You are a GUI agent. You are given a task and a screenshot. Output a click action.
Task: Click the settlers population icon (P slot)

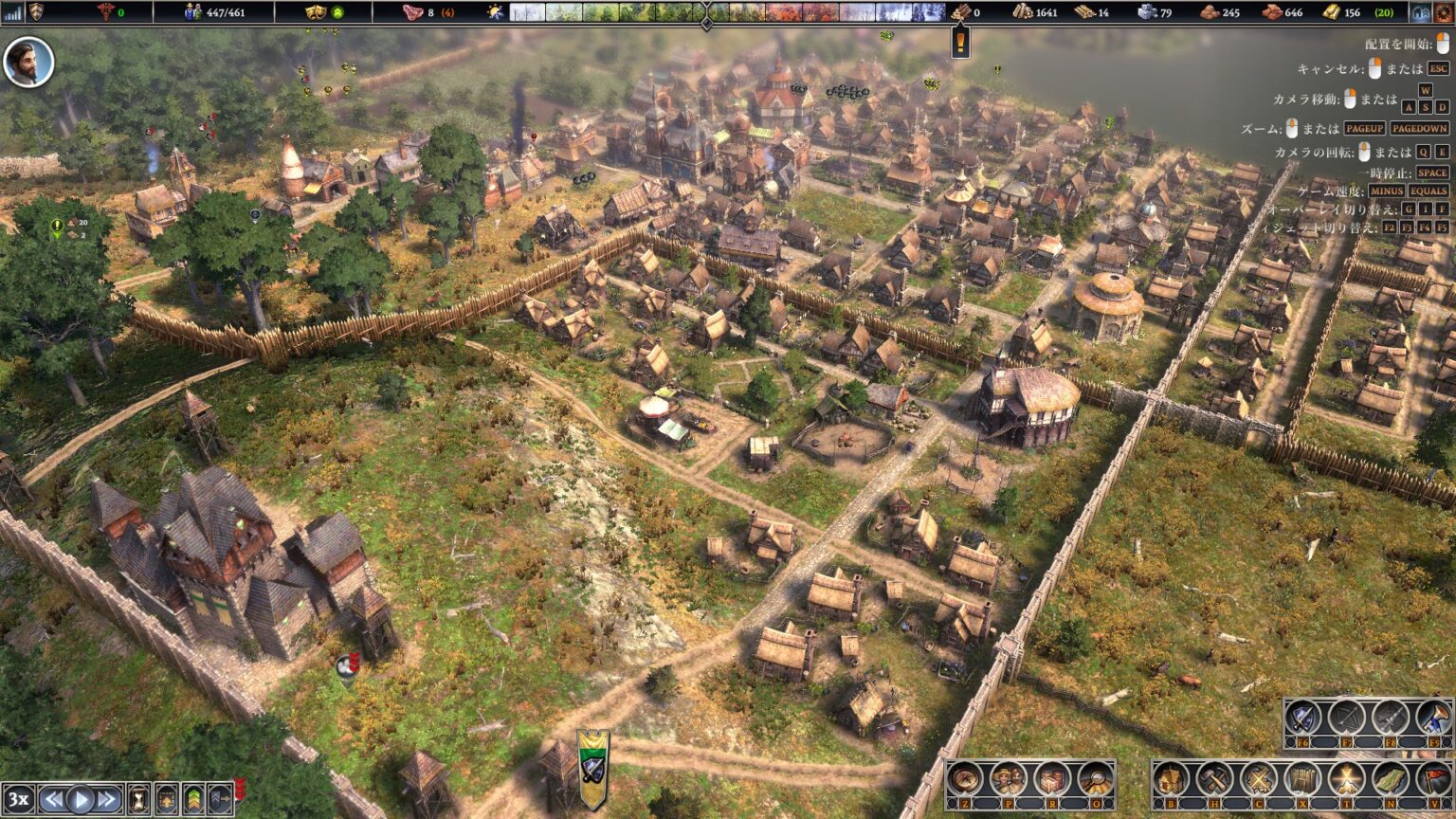[x=1009, y=777]
